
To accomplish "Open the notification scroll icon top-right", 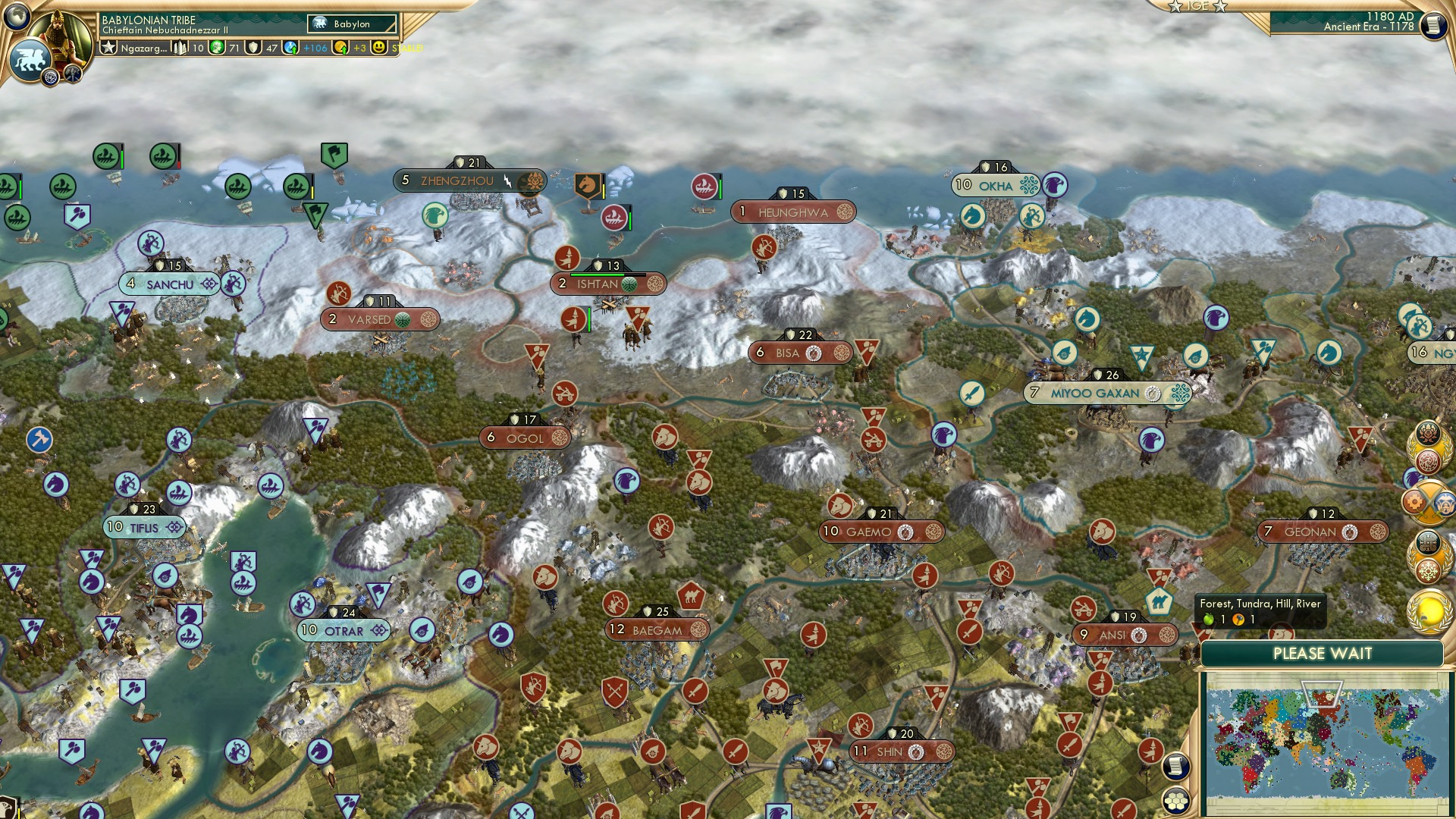I will (x=1435, y=25).
